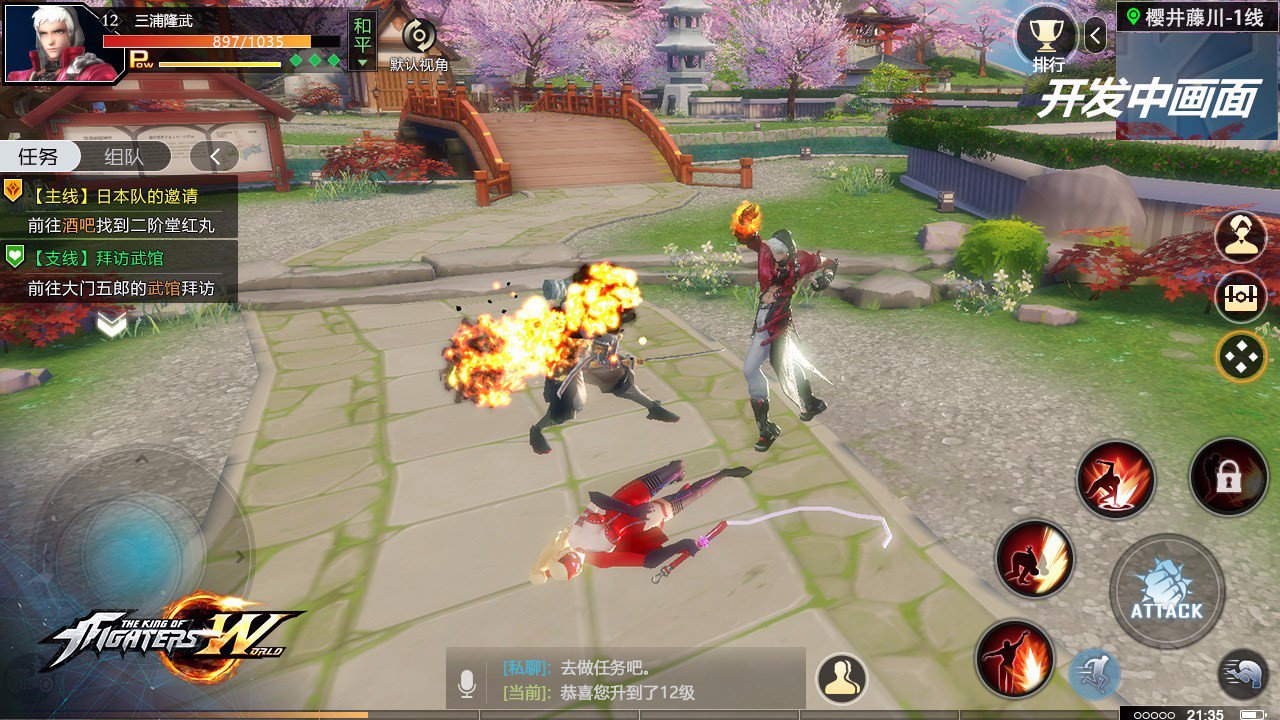
Task: Open the 排行 ranking trophy
Action: 1046,38
